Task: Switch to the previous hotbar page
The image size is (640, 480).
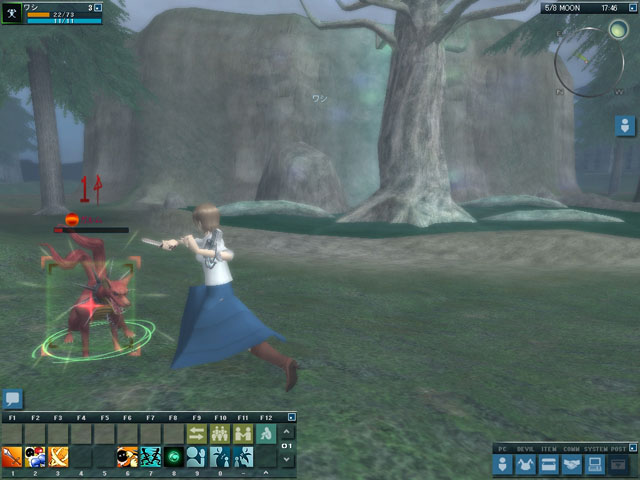Action: pyautogui.click(x=287, y=433)
